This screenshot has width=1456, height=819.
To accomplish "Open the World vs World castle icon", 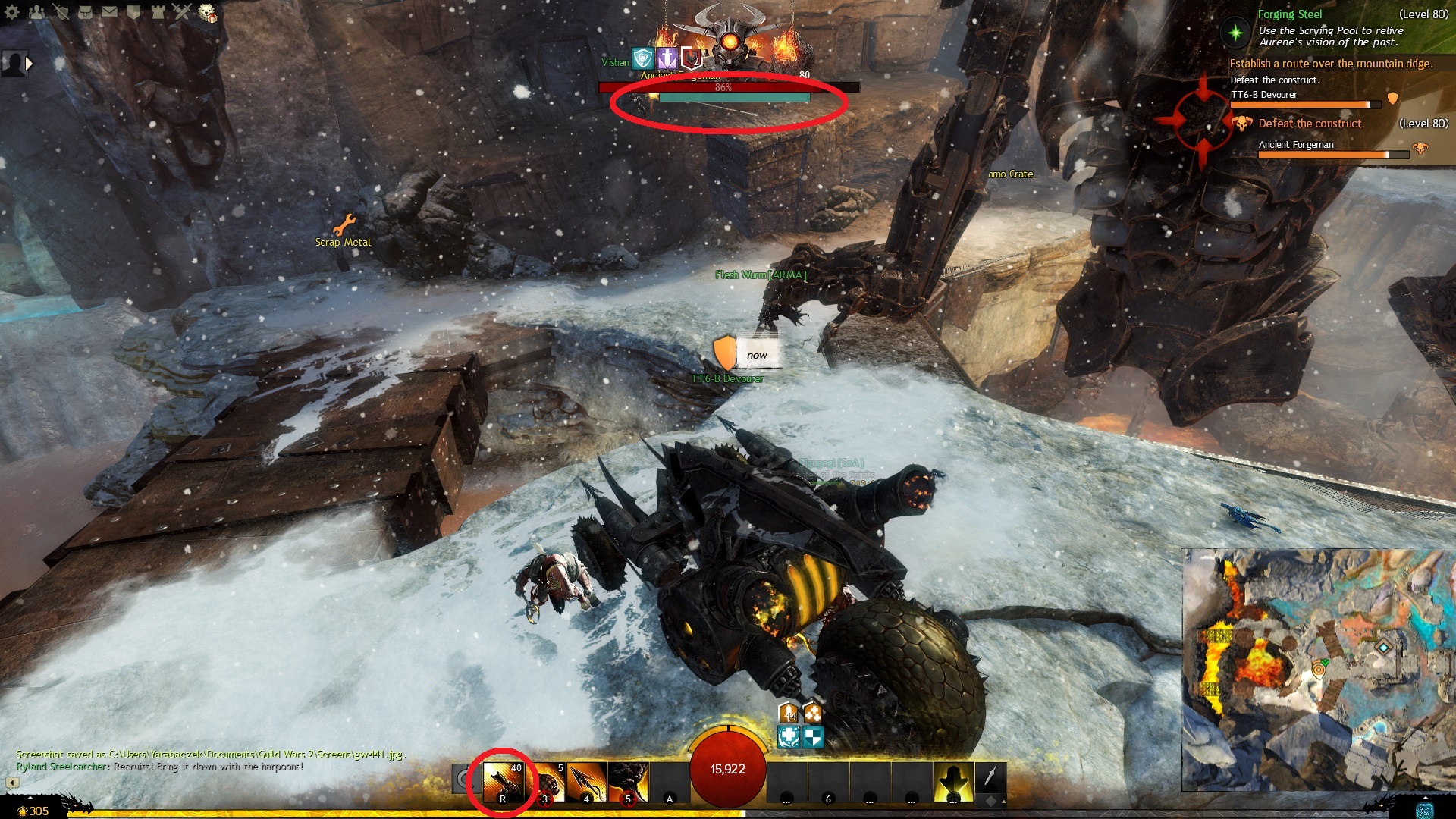I will coord(158,12).
